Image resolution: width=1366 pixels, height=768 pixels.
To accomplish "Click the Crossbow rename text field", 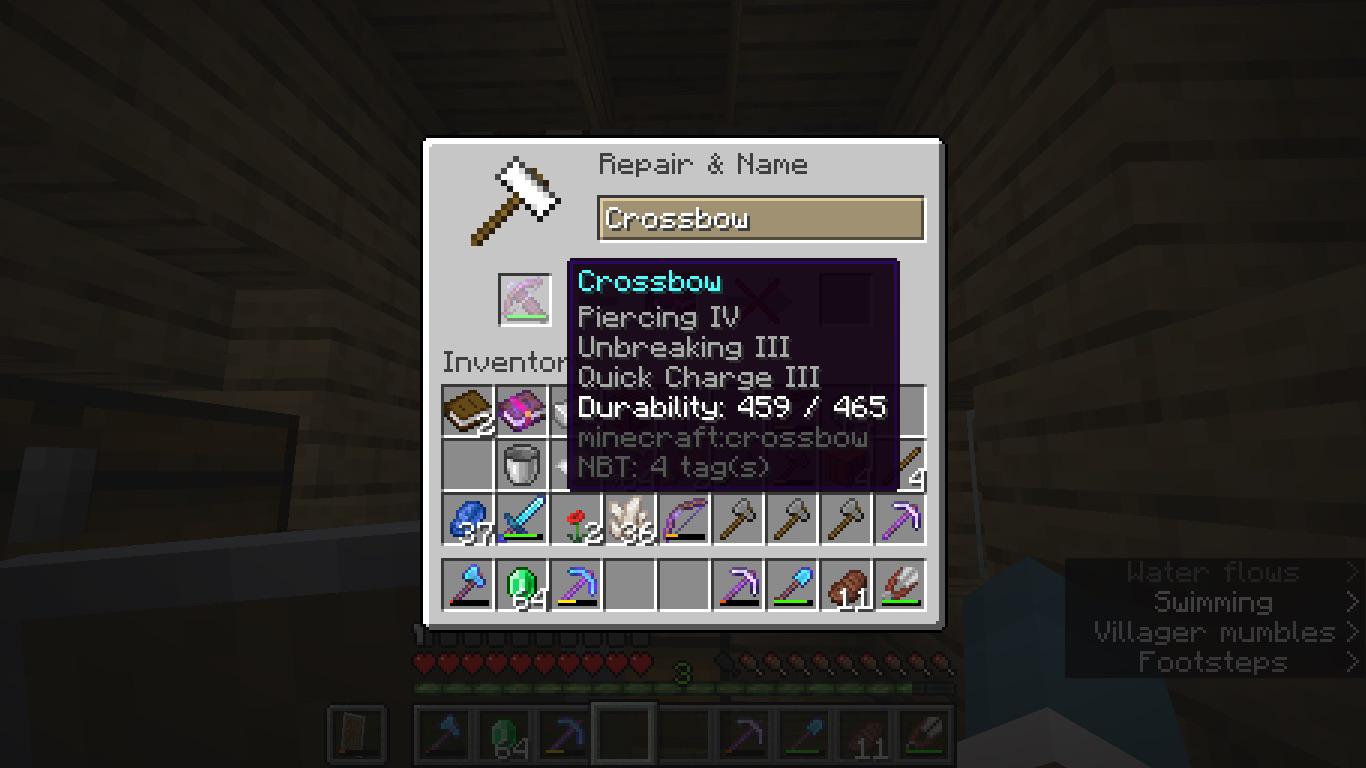I will (x=762, y=219).
